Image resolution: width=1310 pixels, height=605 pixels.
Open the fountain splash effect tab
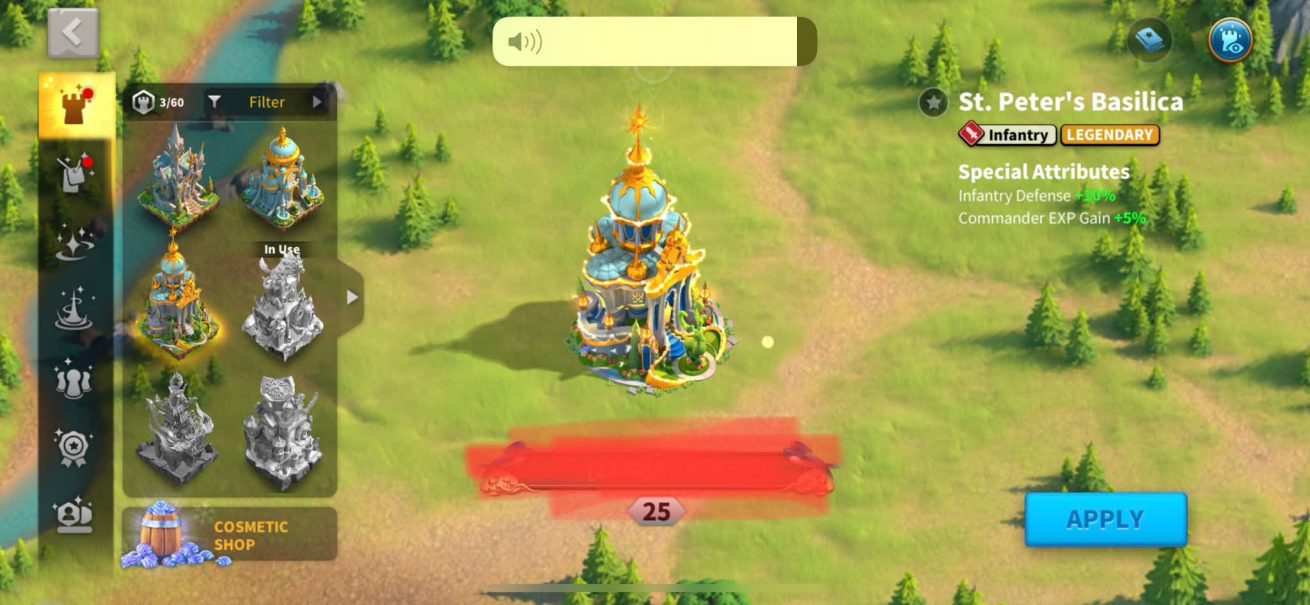(x=74, y=309)
